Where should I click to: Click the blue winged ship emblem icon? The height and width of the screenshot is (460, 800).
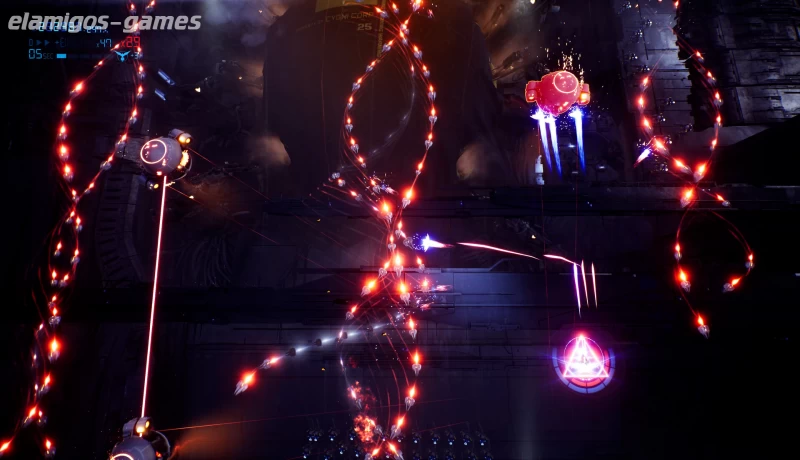122,55
